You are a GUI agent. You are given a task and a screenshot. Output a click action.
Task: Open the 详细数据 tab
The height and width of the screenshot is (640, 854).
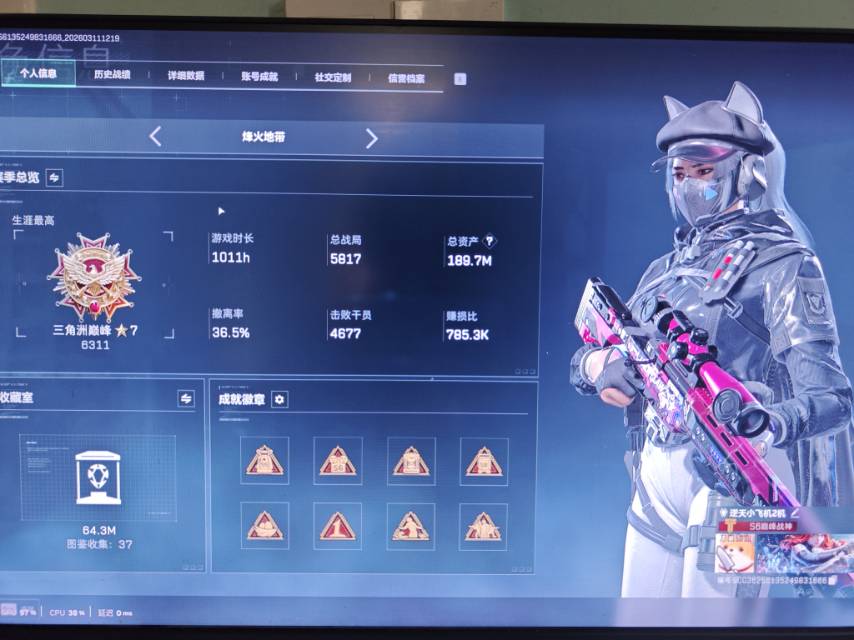[185, 76]
